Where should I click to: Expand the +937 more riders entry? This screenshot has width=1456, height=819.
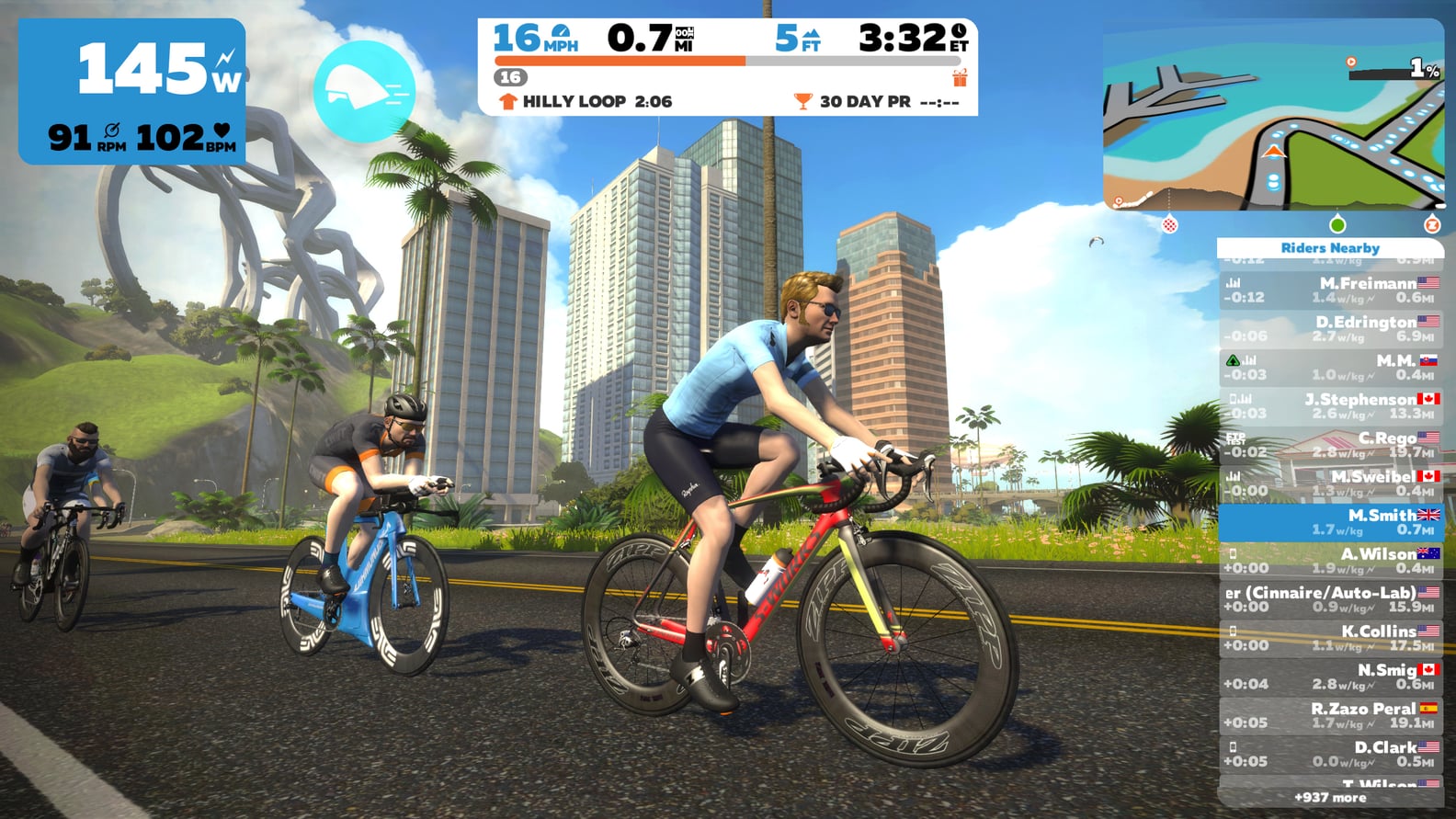[1331, 799]
